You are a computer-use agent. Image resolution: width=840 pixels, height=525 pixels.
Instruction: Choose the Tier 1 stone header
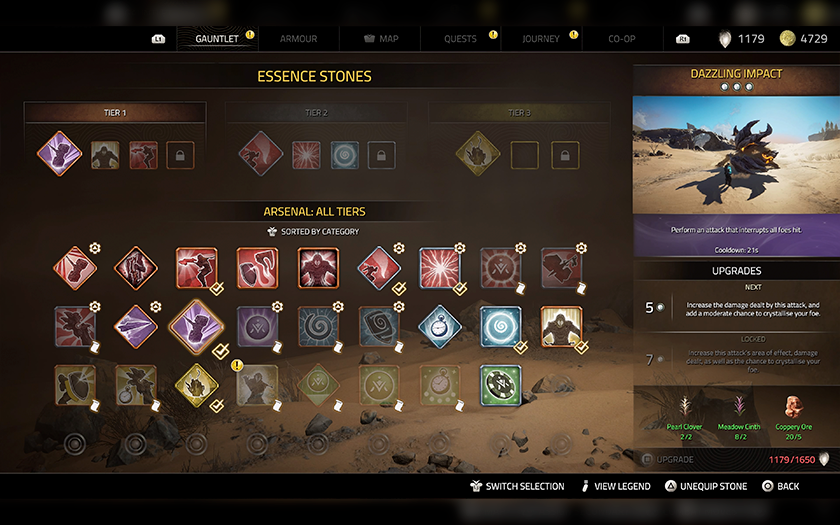pyautogui.click(x=115, y=113)
